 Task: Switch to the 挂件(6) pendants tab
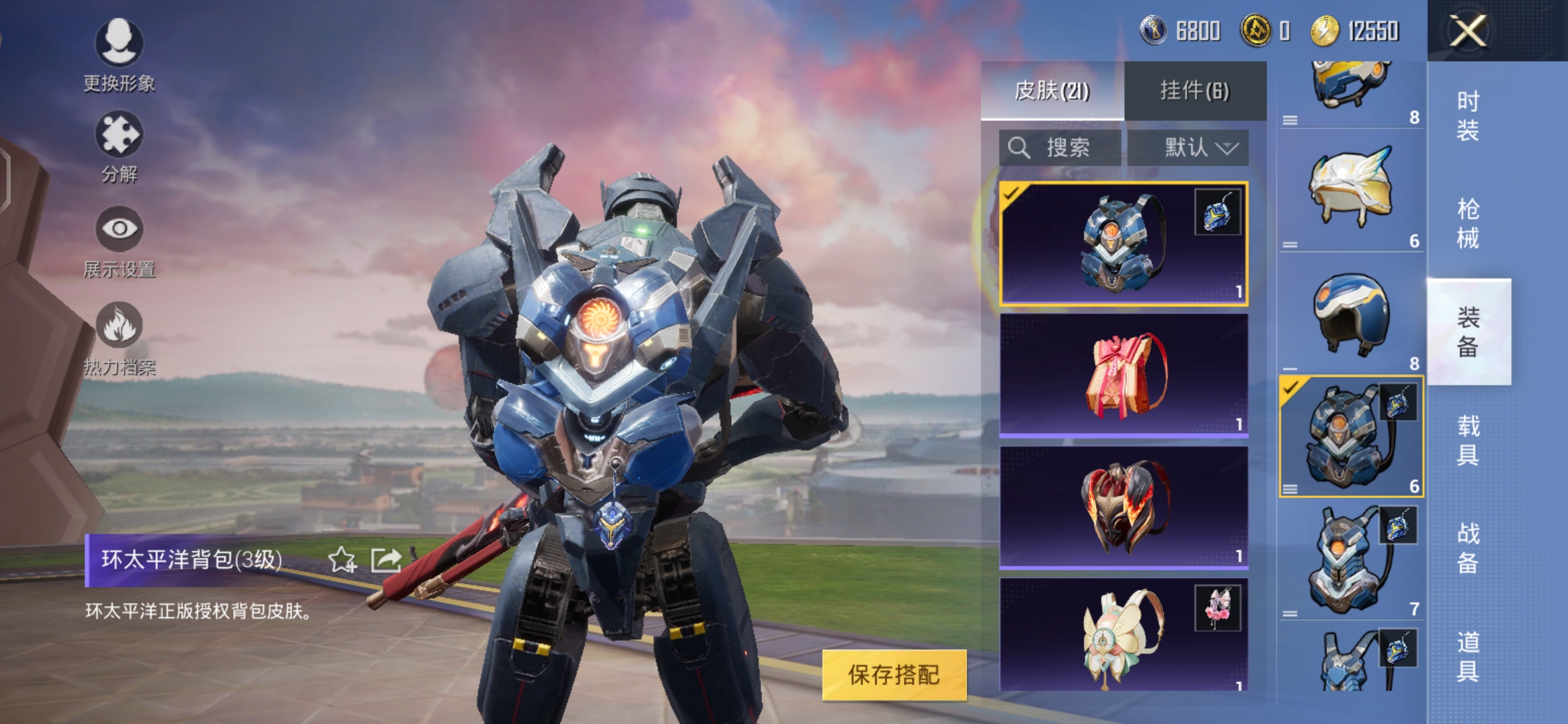1195,90
